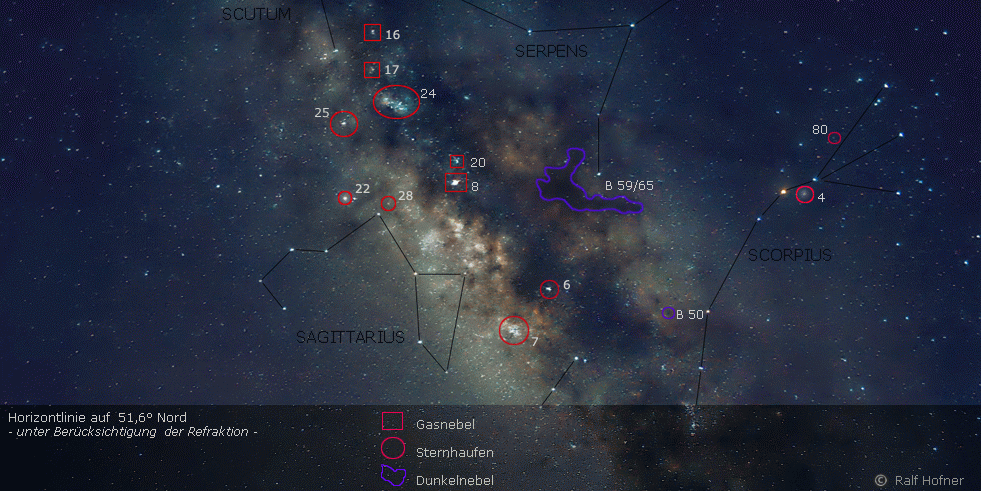
Task: Click star cluster marker 4 in Scorpius
Action: [x=805, y=195]
